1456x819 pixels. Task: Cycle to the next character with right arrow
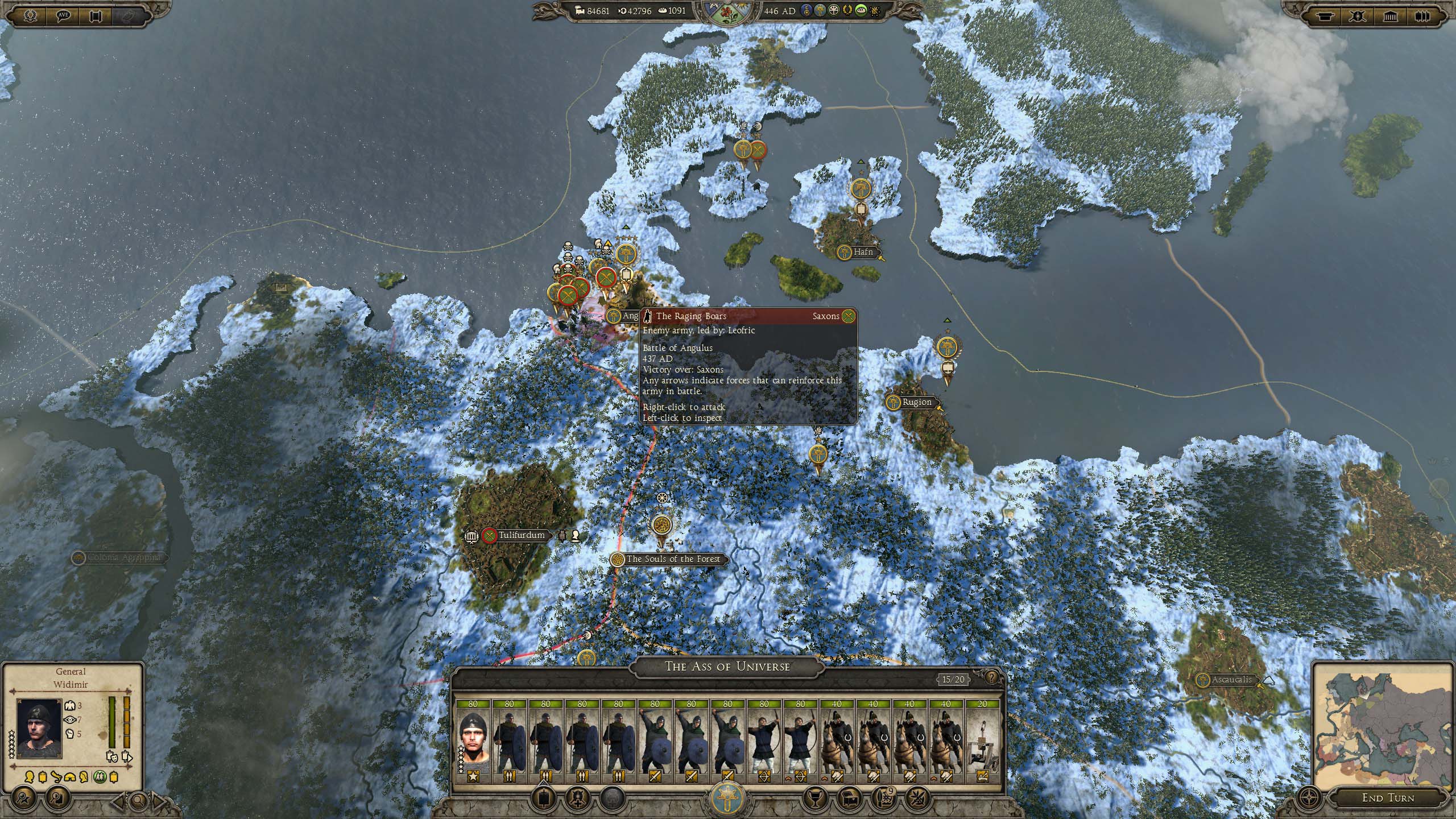click(159, 802)
